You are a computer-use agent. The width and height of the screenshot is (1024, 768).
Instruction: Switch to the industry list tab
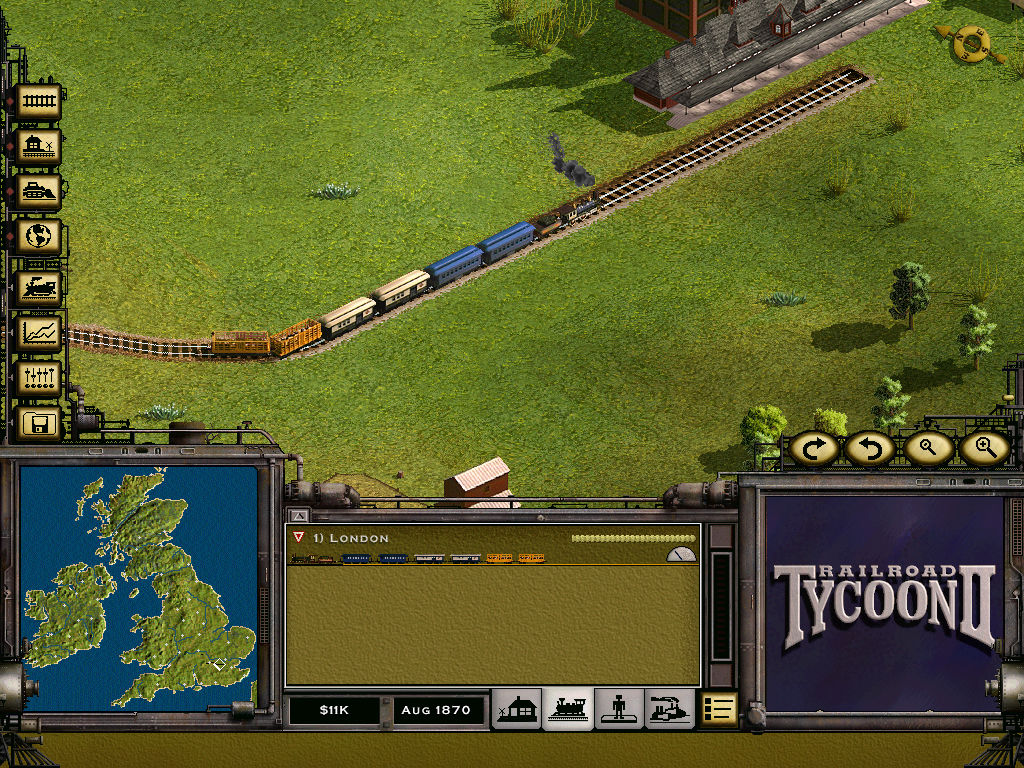(669, 709)
